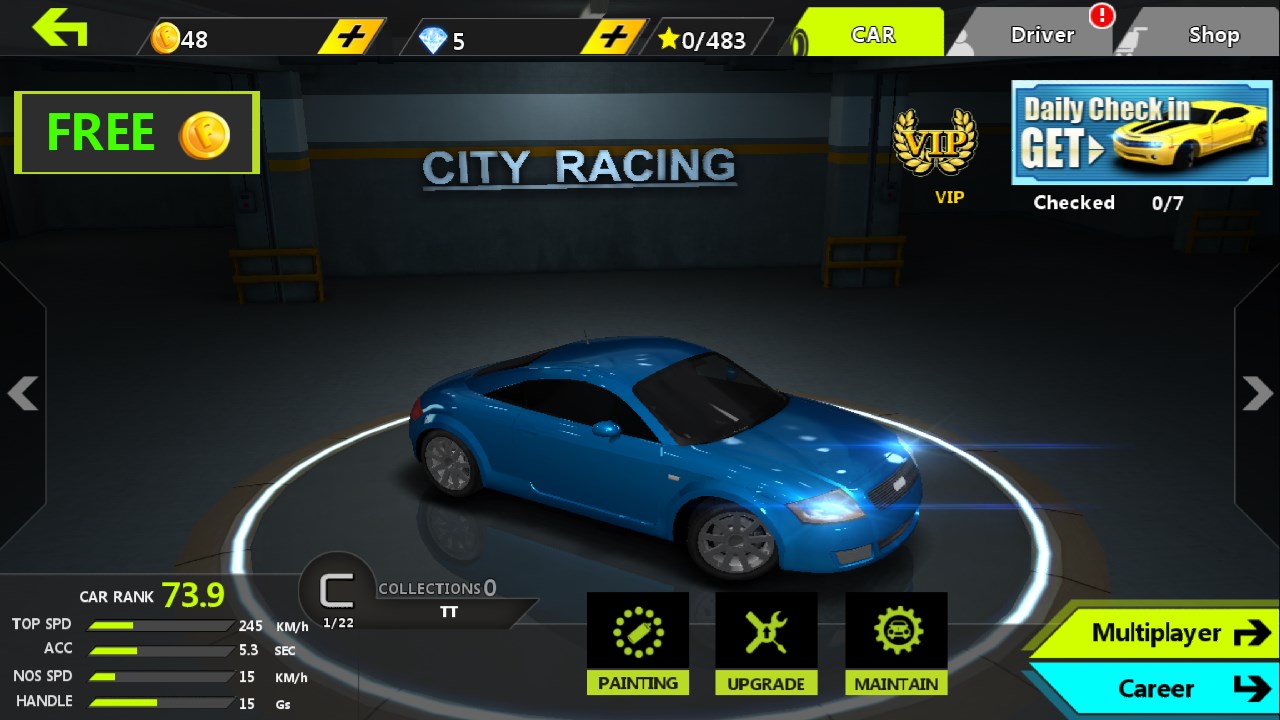
Task: Switch to the CAR tab
Action: click(x=870, y=34)
